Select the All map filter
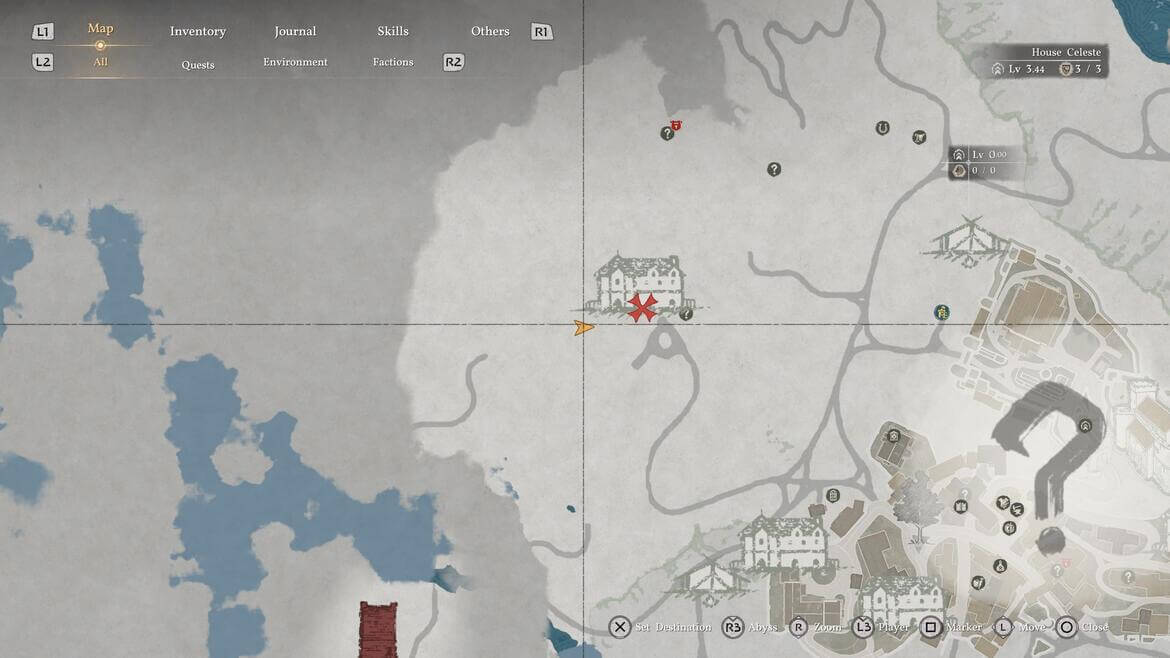The width and height of the screenshot is (1170, 658). [x=100, y=62]
